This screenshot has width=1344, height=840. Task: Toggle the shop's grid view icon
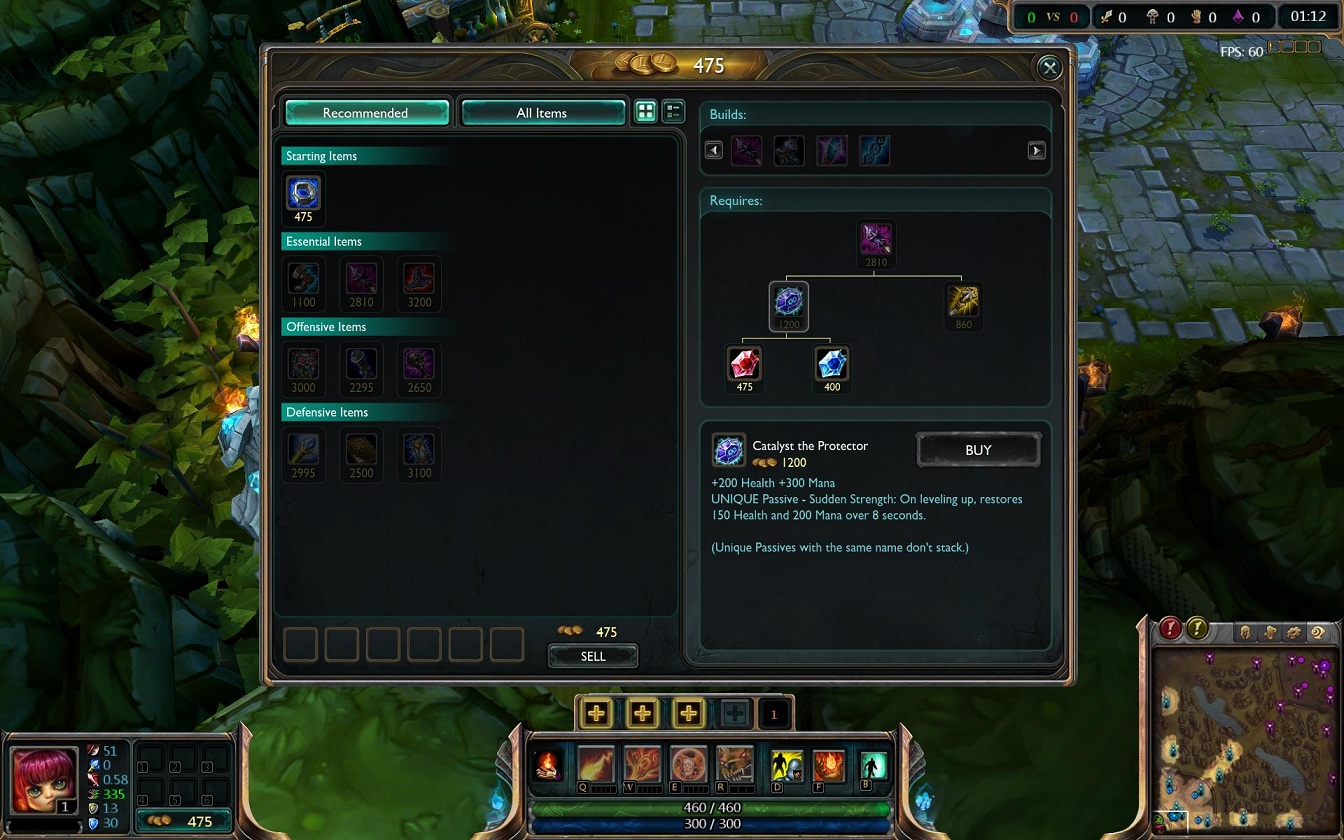click(x=646, y=112)
